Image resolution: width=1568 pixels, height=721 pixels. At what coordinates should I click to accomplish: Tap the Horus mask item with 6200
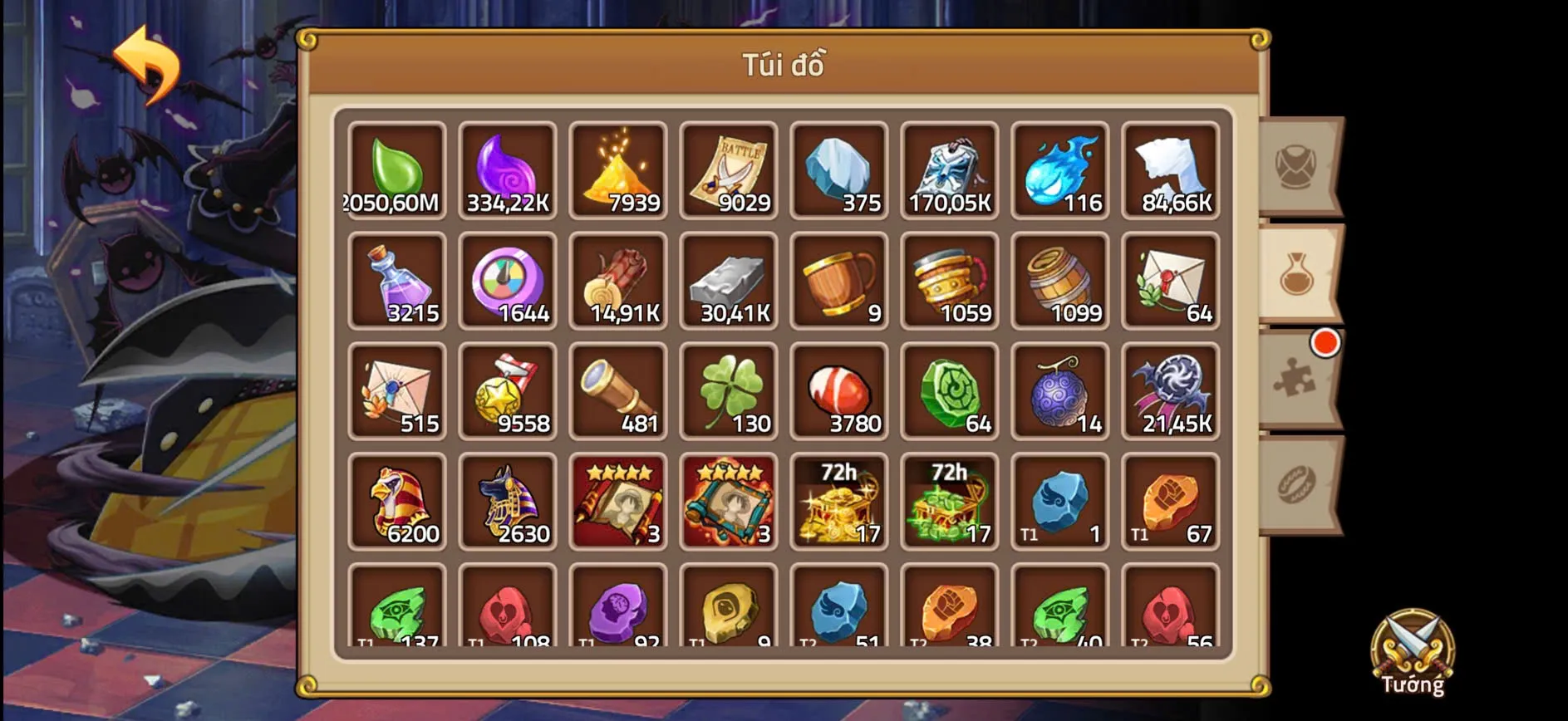397,500
